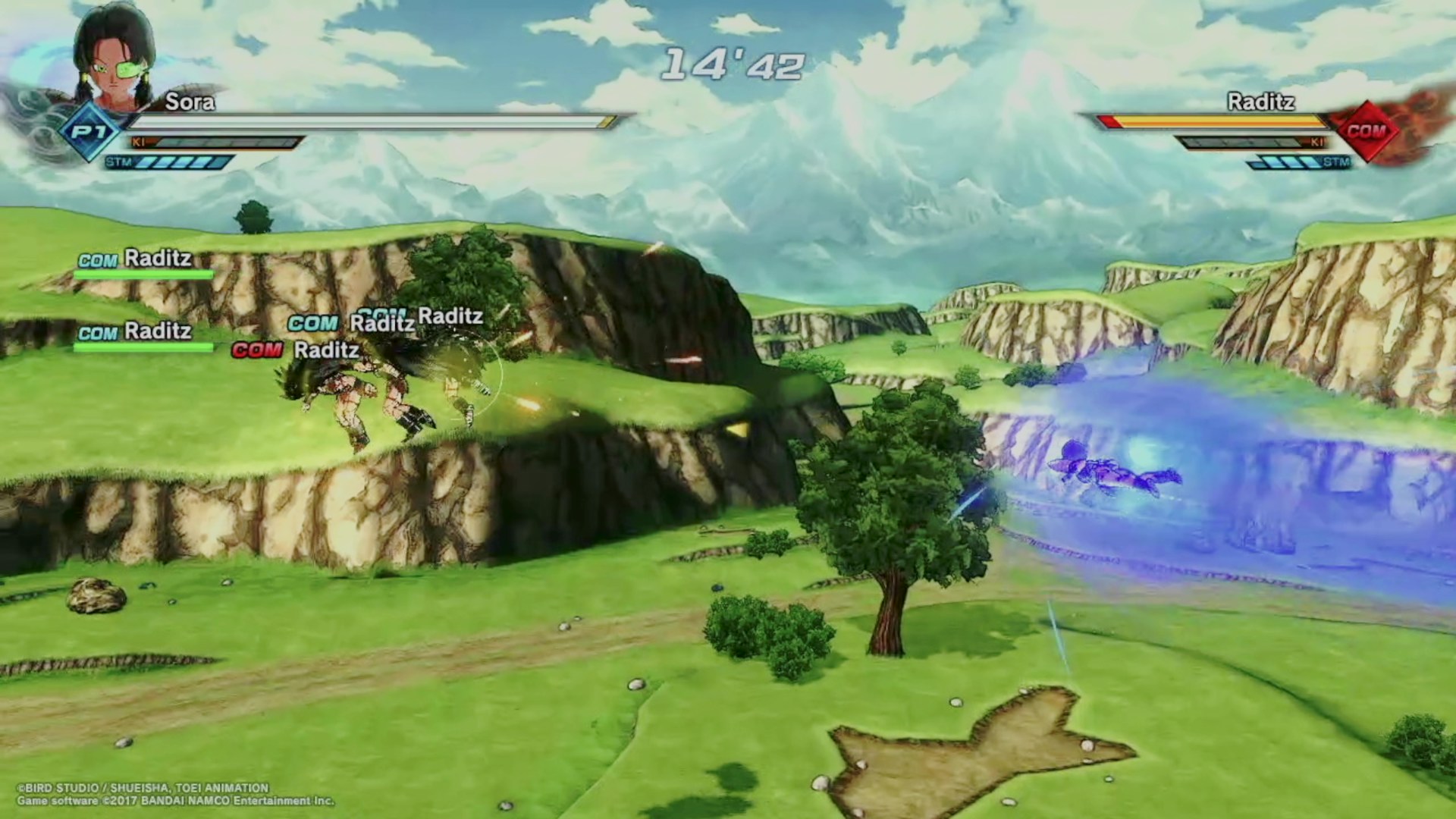The width and height of the screenshot is (1456, 819).
Task: Select the red COM diamond badge
Action: (x=1367, y=130)
